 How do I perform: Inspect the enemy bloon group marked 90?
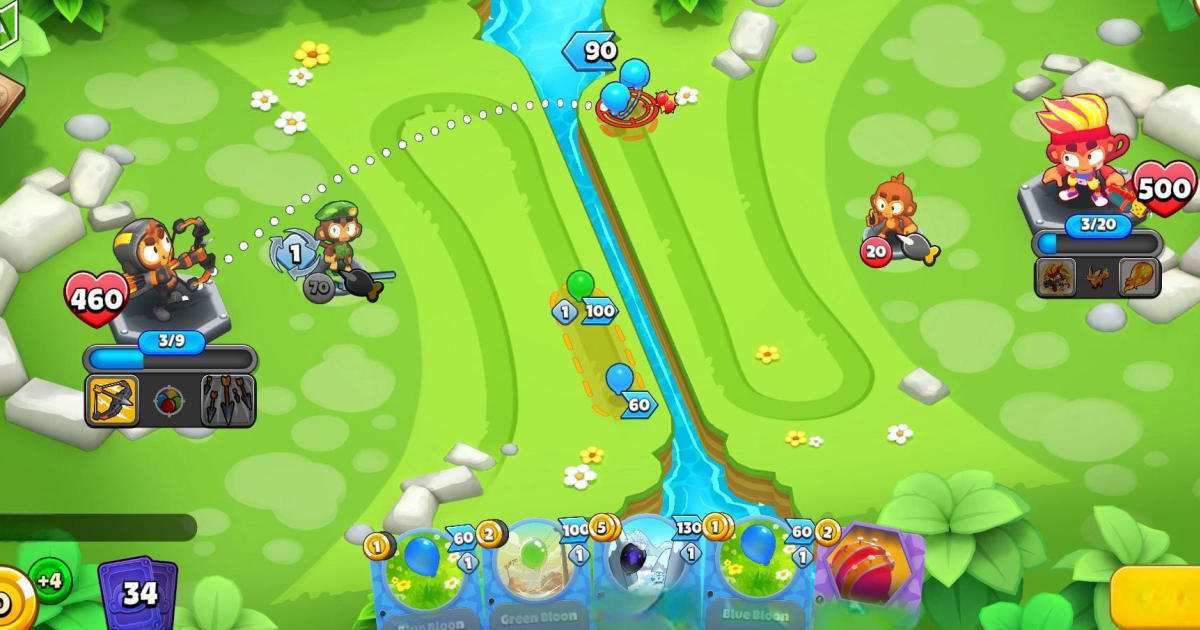(622, 88)
